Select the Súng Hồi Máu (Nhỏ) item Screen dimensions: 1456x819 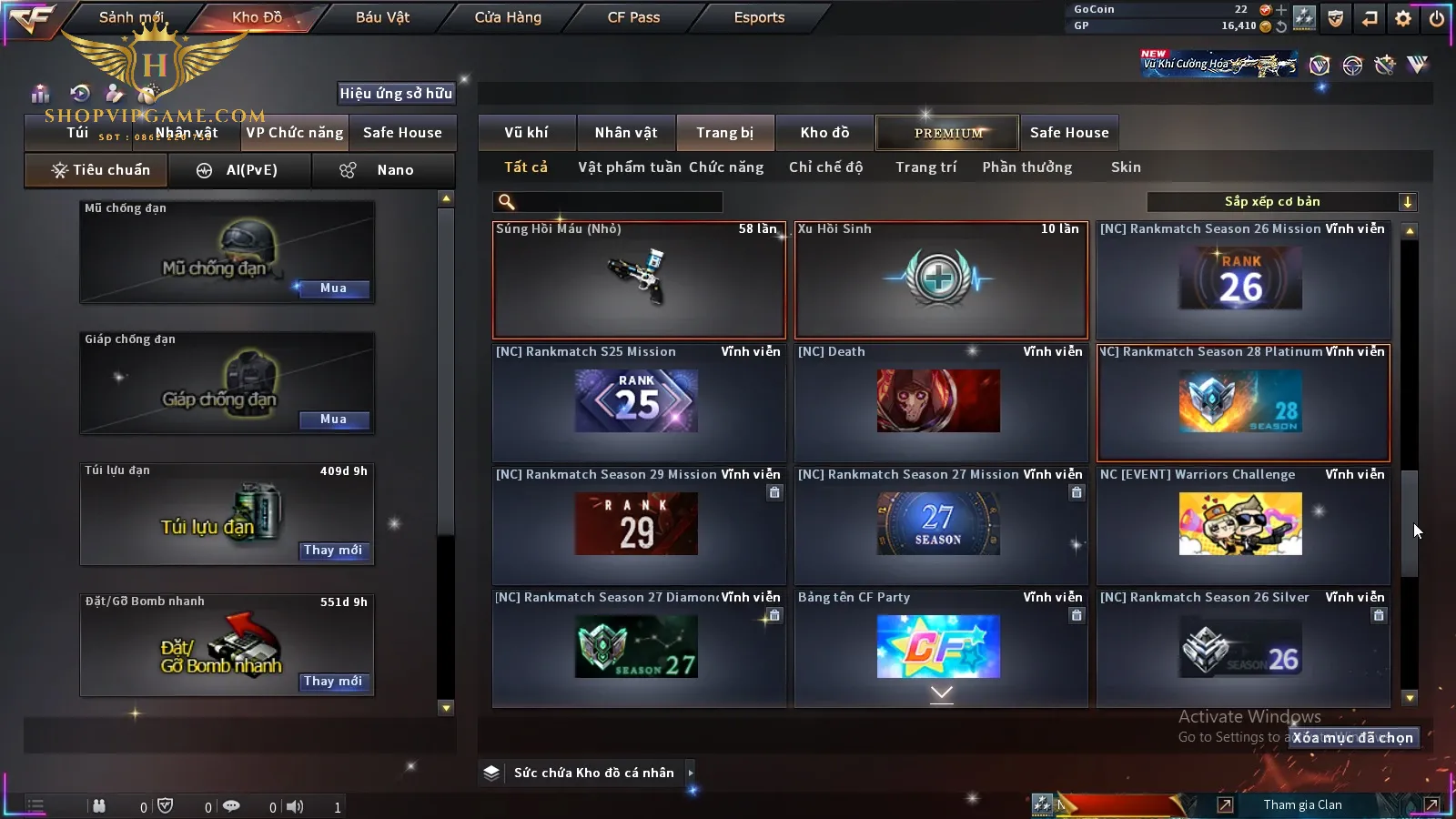click(639, 280)
